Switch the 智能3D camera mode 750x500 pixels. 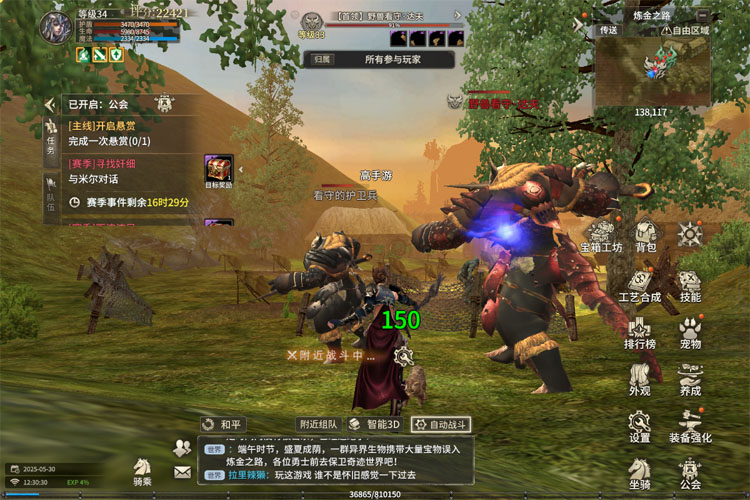[374, 424]
